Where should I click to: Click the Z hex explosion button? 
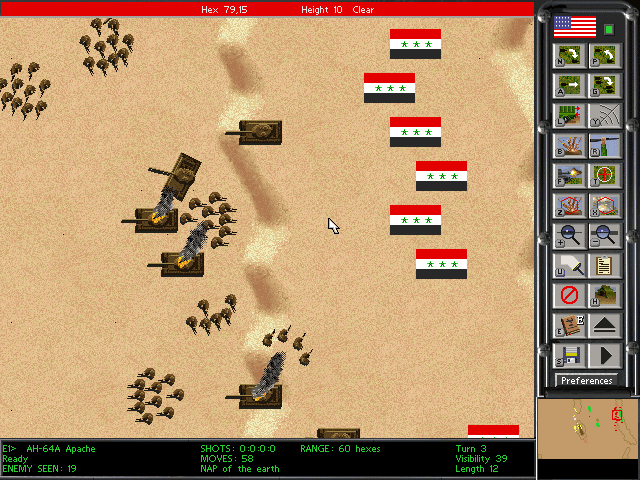pyautogui.click(x=568, y=206)
